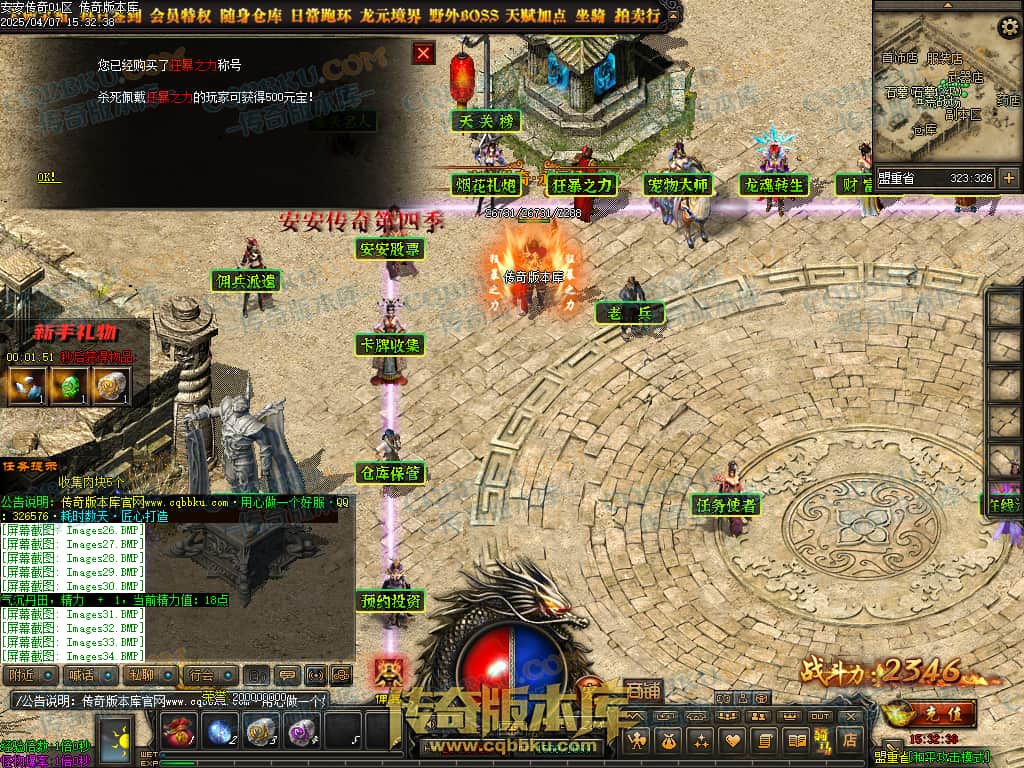
Task: Open the 天赋加点 talent points menu
Action: (x=536, y=15)
